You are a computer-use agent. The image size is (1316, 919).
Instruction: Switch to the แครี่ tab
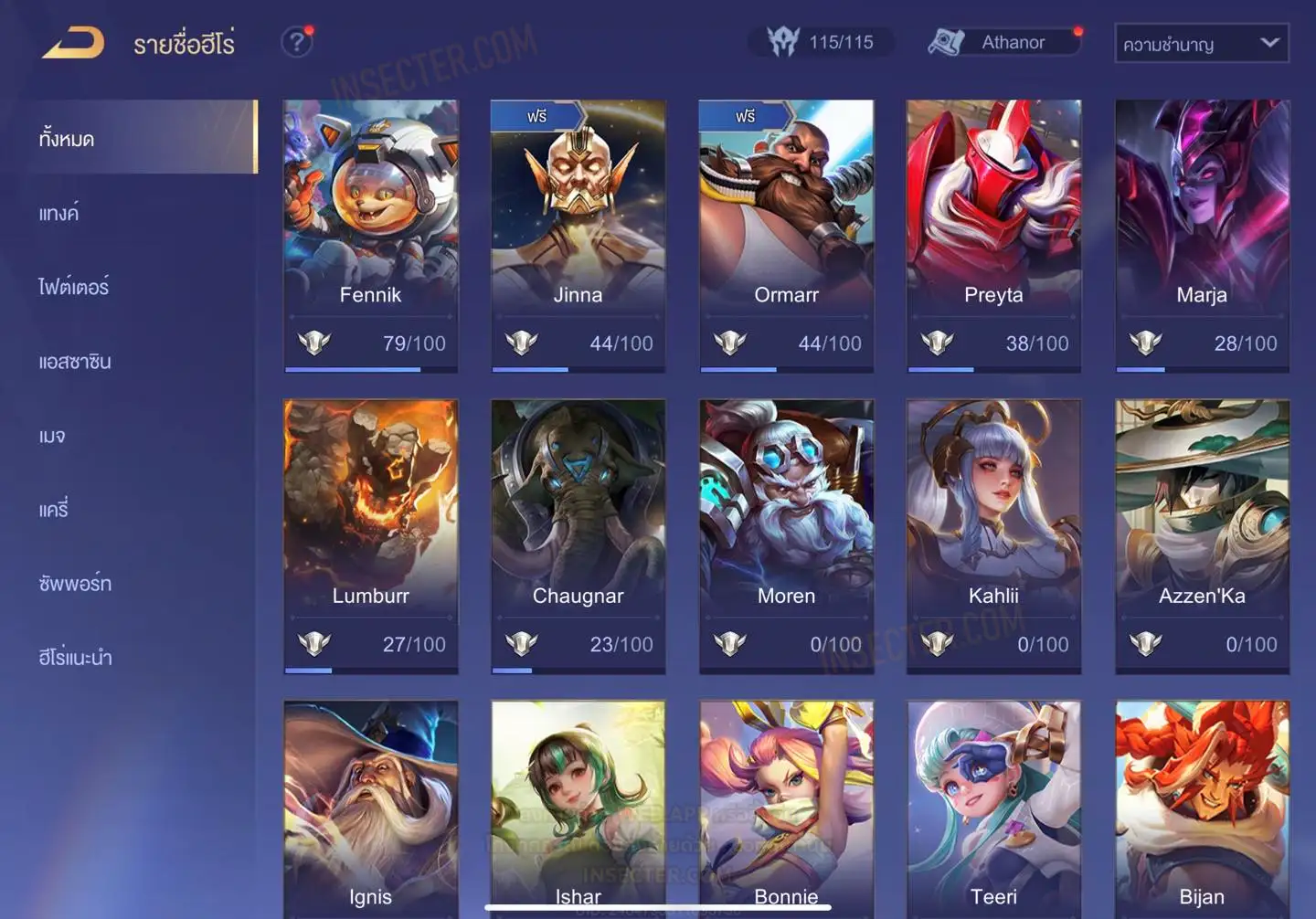(x=53, y=510)
